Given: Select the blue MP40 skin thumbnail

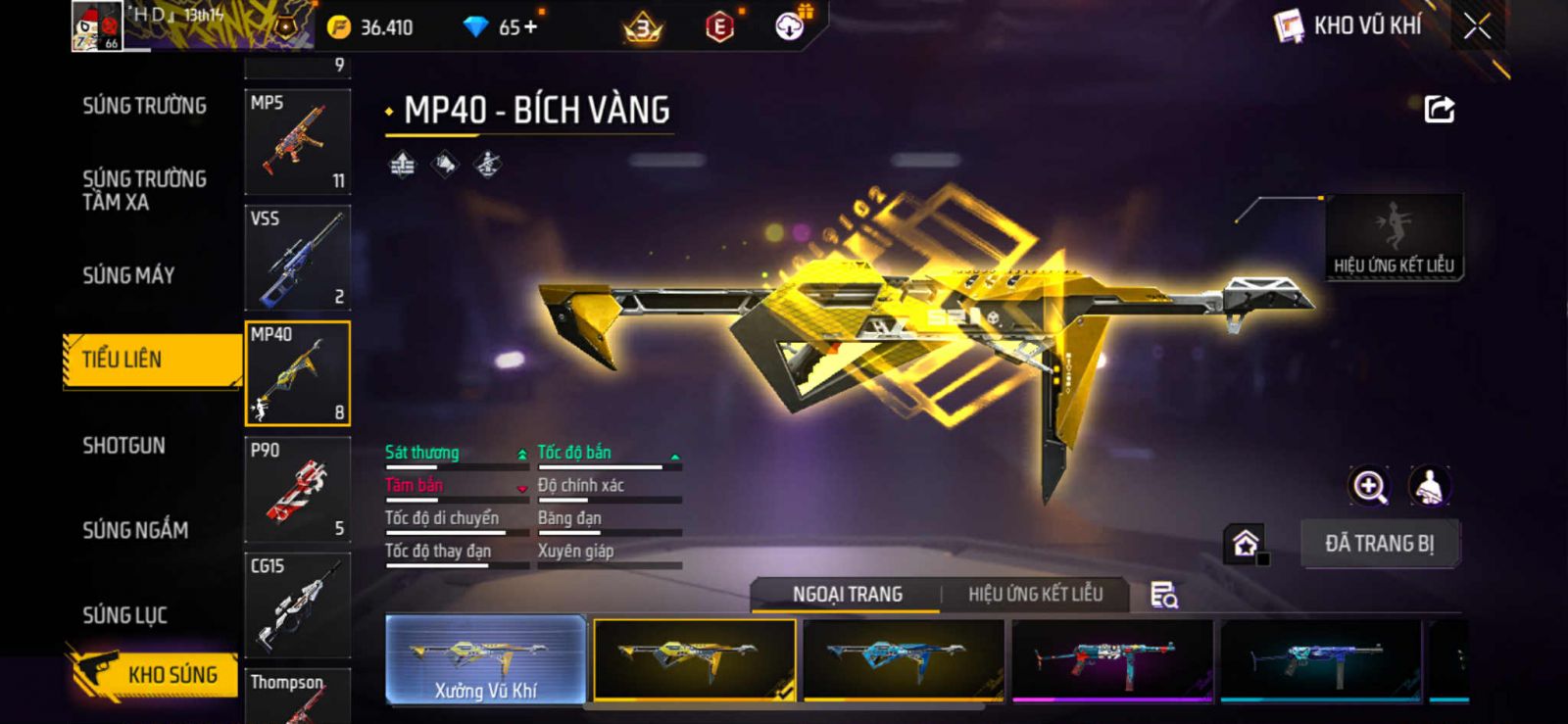Looking at the screenshot, I should click(x=903, y=659).
